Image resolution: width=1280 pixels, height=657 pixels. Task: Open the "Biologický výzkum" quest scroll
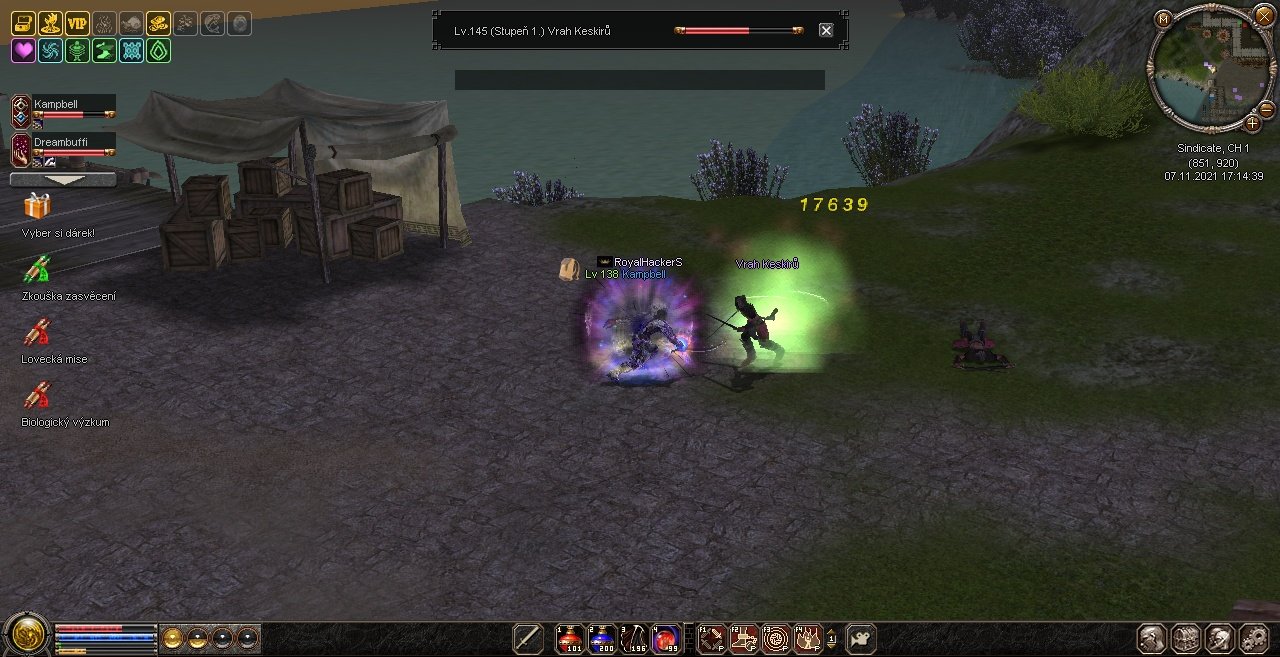(x=37, y=396)
